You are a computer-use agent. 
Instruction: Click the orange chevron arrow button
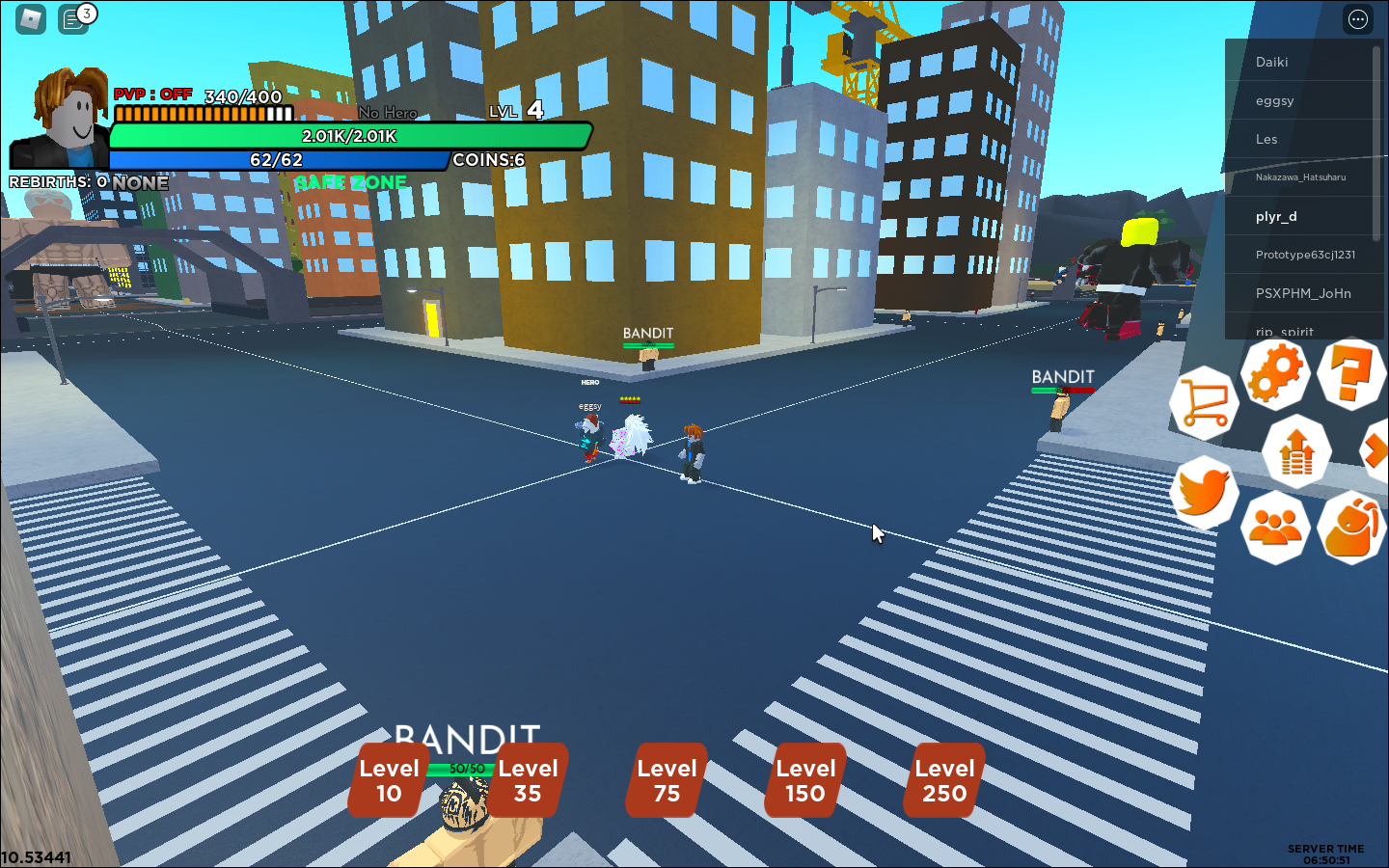pyautogui.click(x=1375, y=450)
